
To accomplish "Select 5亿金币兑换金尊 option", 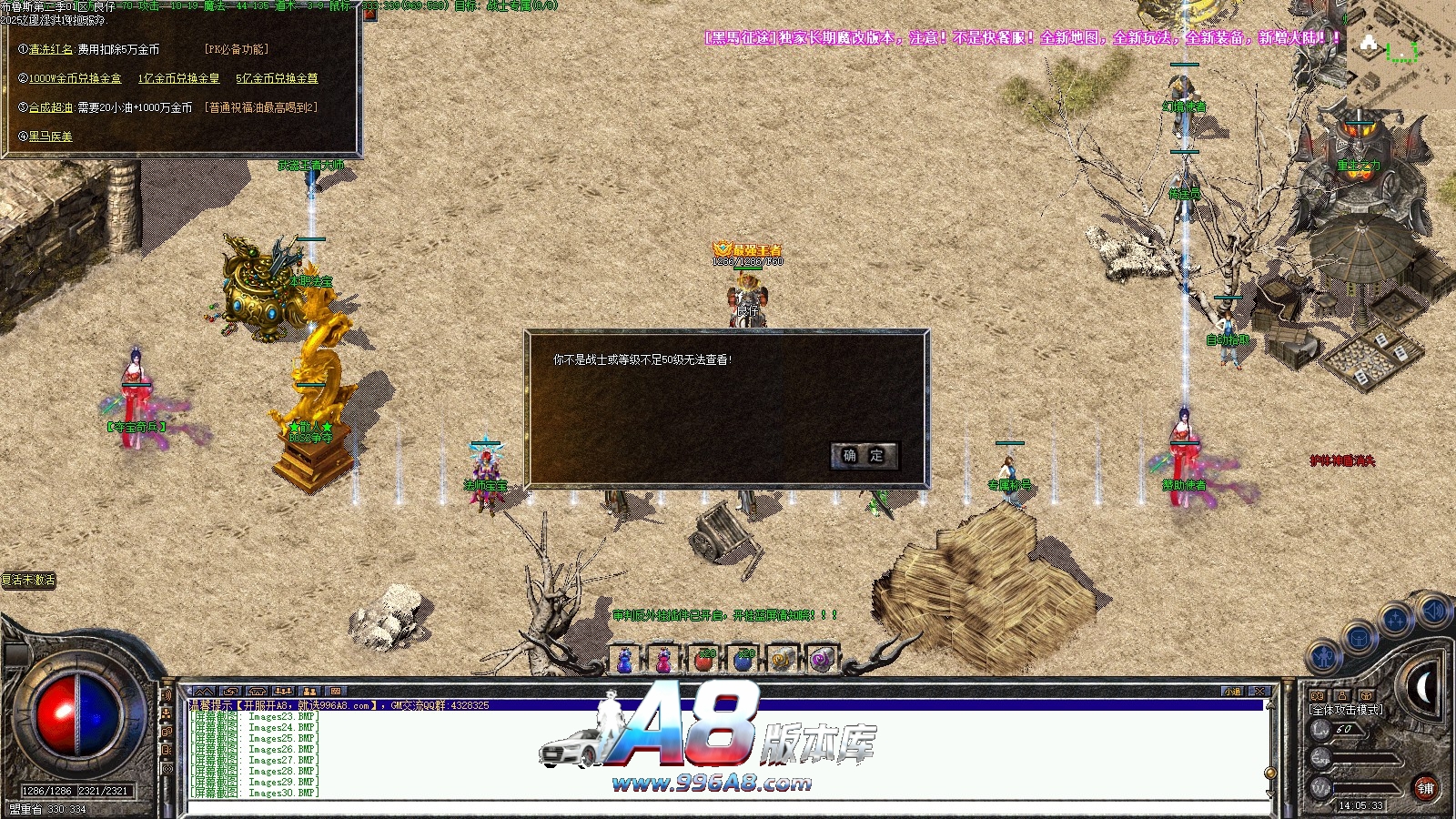I will tap(277, 78).
